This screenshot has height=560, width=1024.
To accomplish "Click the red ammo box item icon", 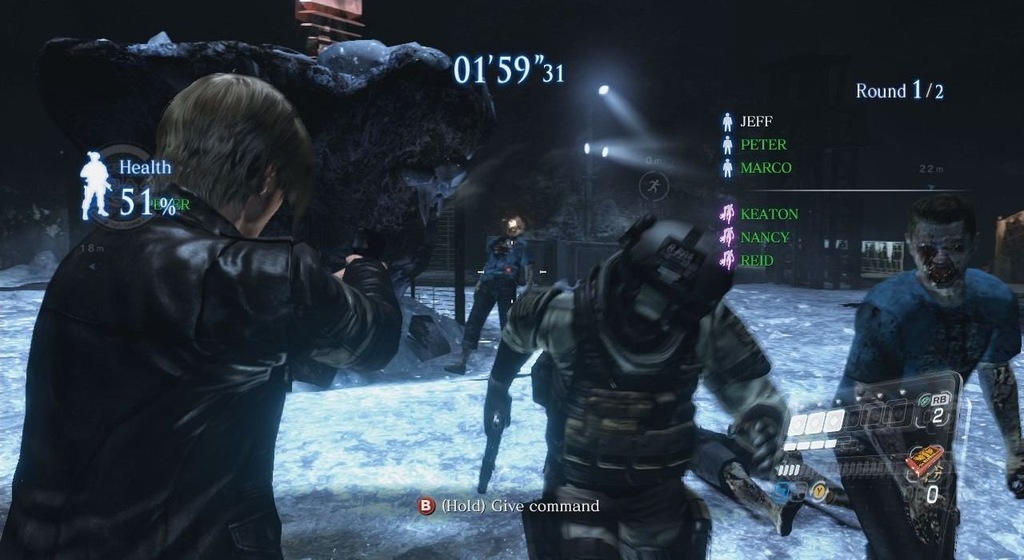I will point(923,461).
